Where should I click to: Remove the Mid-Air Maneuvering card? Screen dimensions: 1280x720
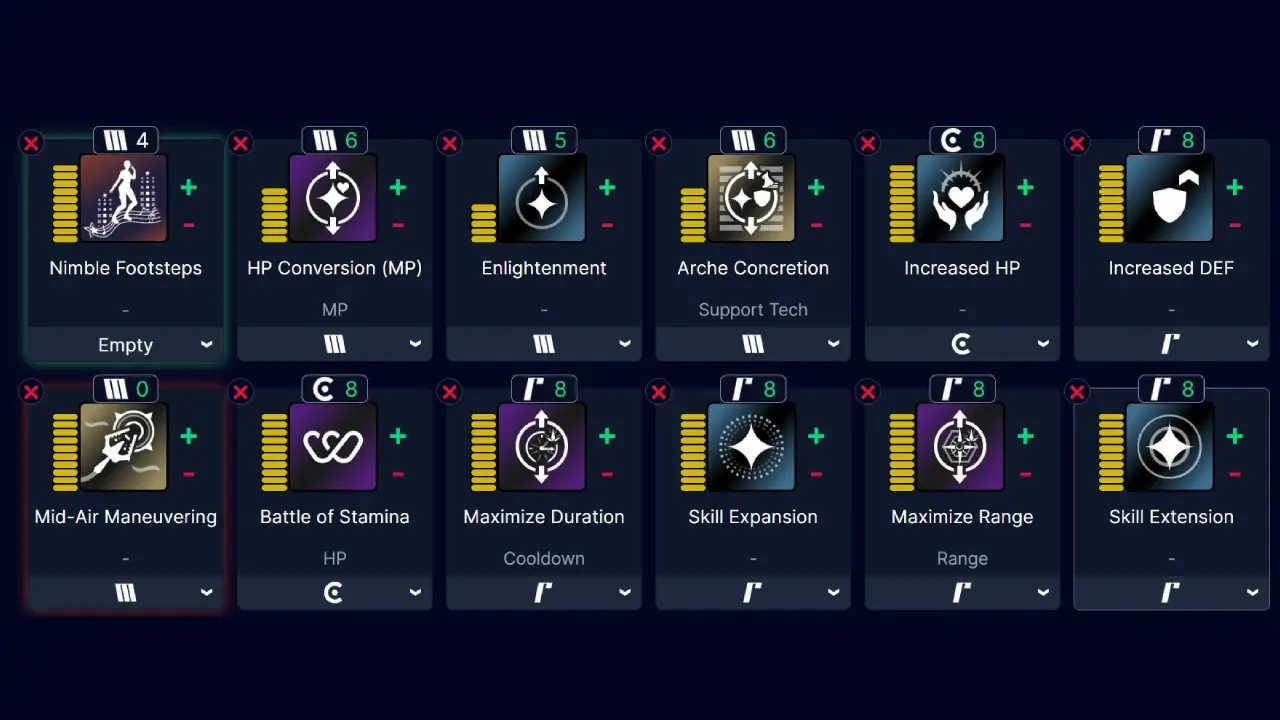pyautogui.click(x=31, y=392)
